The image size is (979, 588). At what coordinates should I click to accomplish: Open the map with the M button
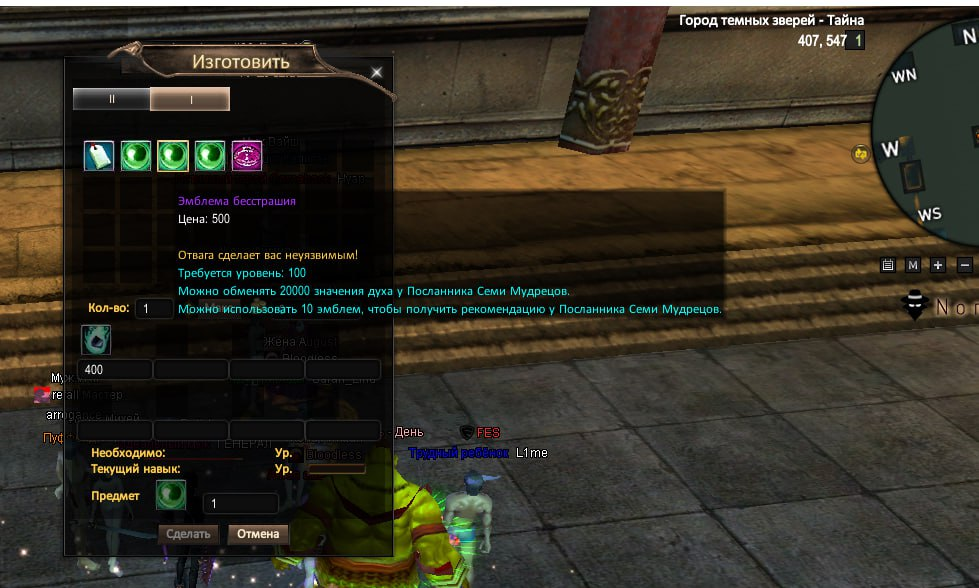(912, 265)
